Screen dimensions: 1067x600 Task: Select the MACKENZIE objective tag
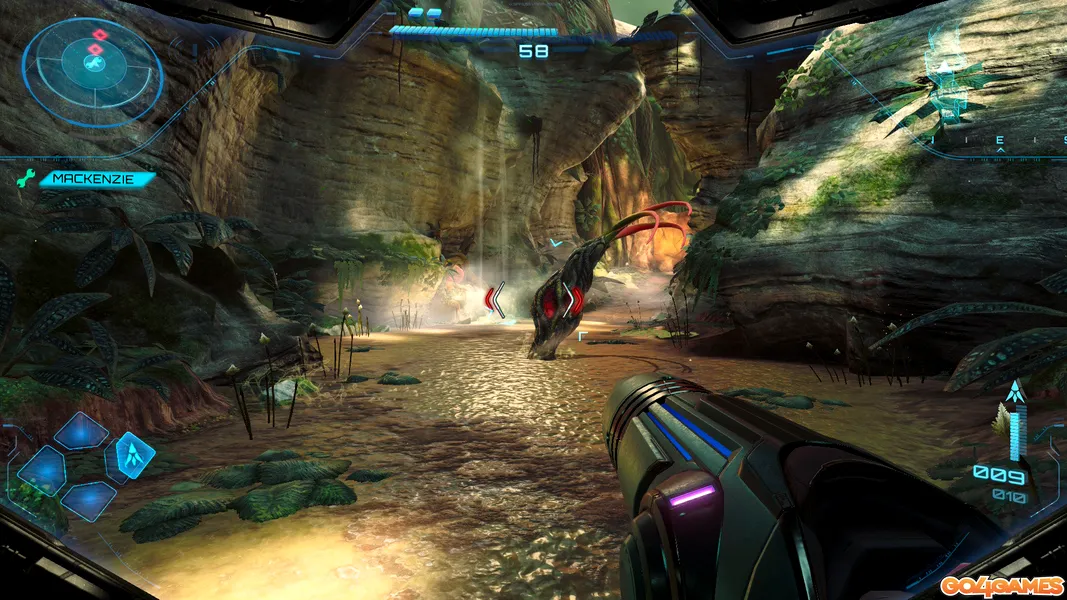[88, 180]
